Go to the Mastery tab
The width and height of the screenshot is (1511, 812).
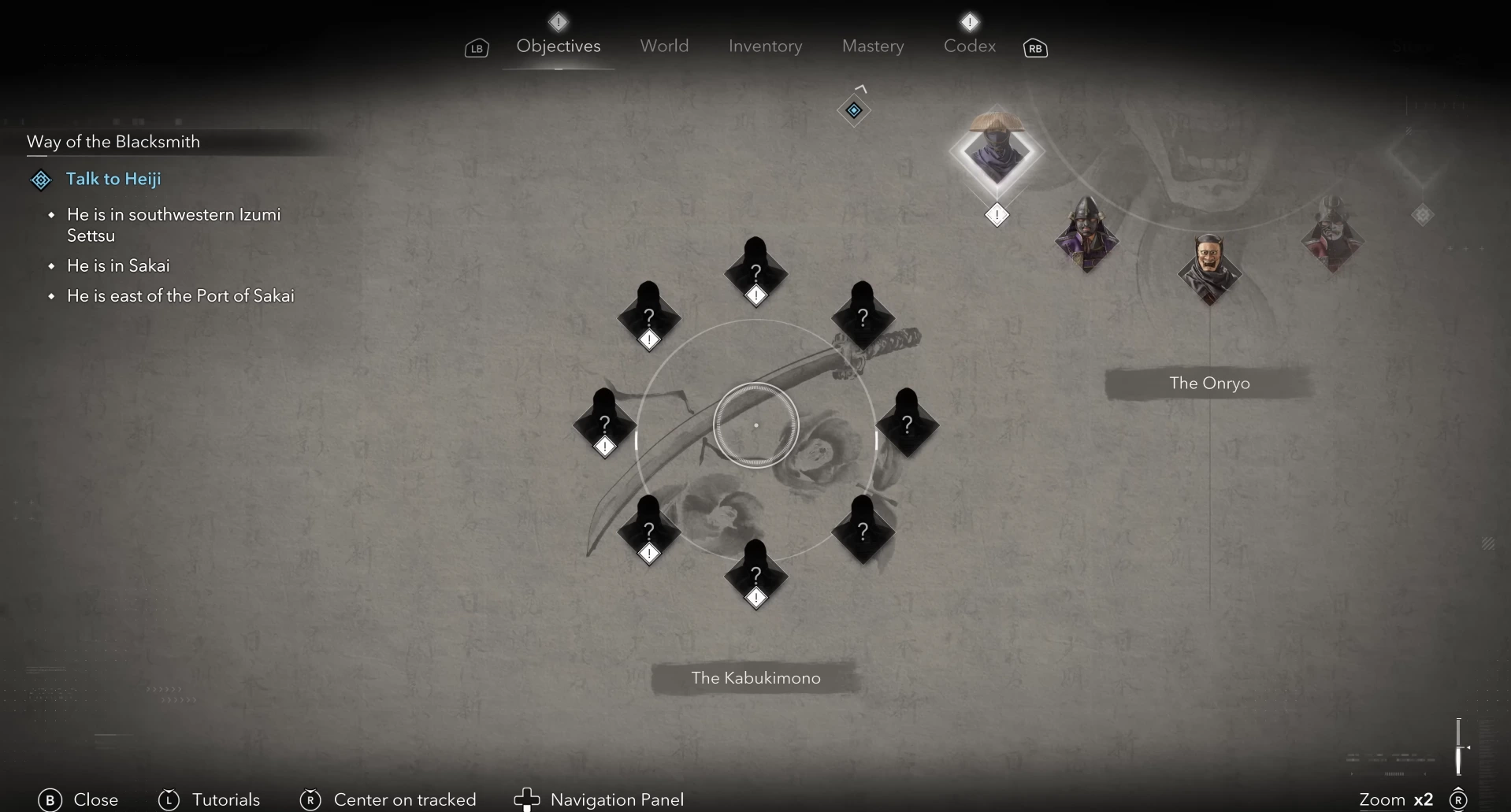tap(873, 46)
